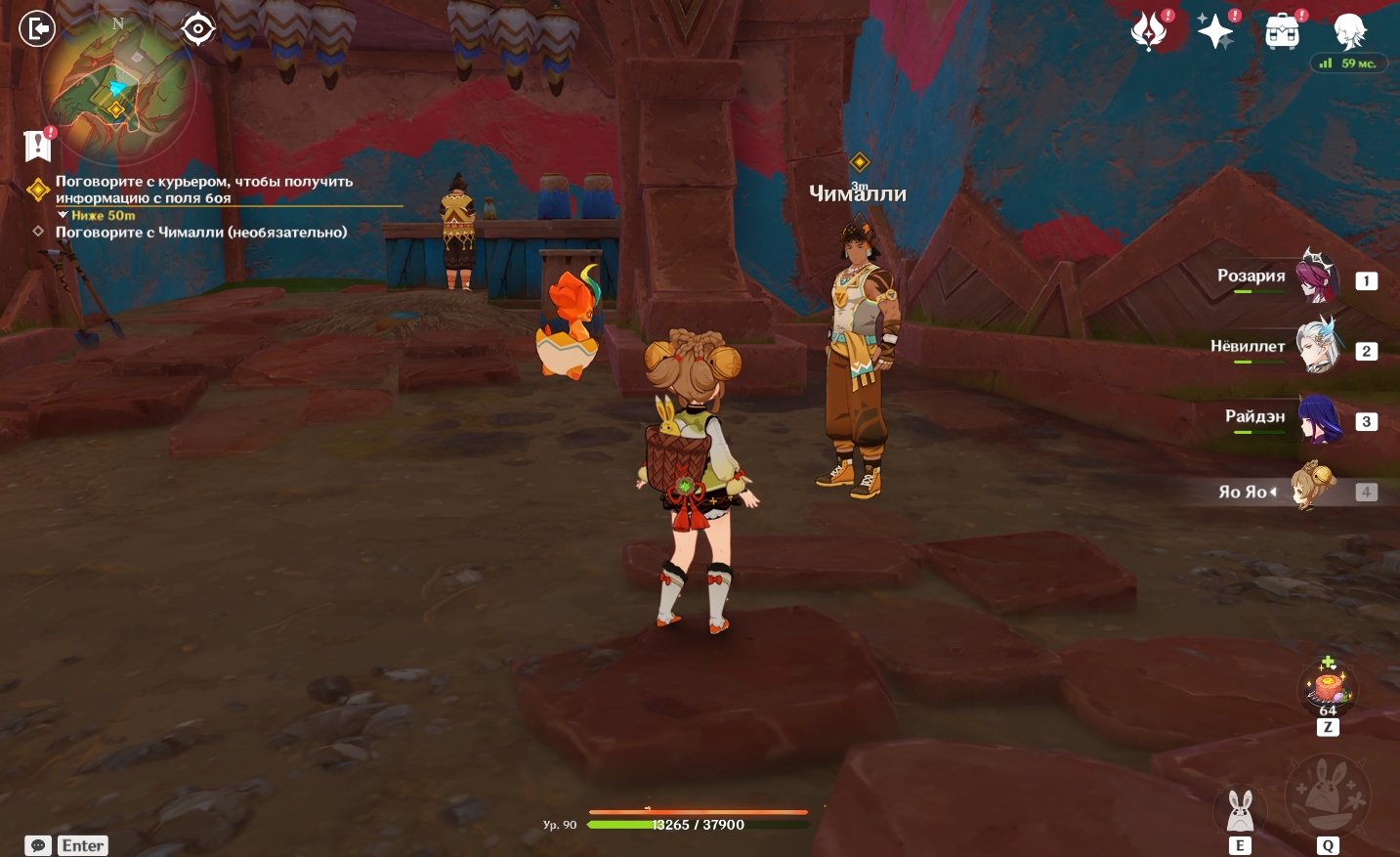Image resolution: width=1400 pixels, height=857 pixels.
Task: Open the Wish star icon
Action: (x=1215, y=32)
